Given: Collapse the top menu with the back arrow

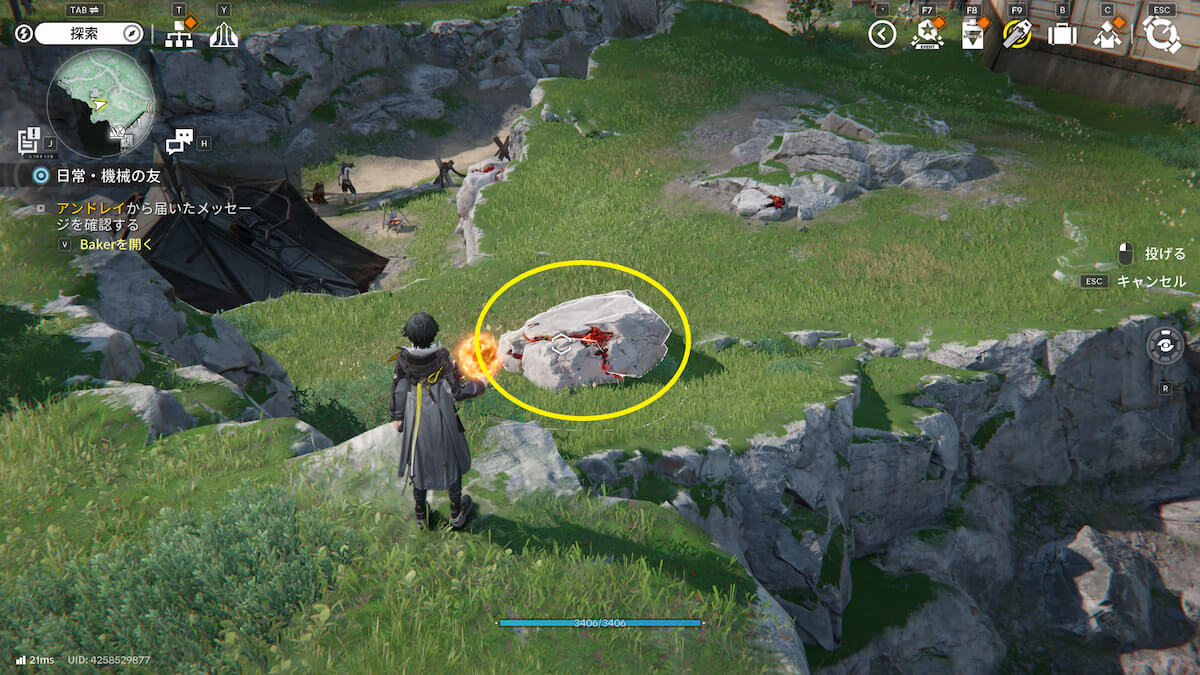Looking at the screenshot, I should [x=882, y=35].
